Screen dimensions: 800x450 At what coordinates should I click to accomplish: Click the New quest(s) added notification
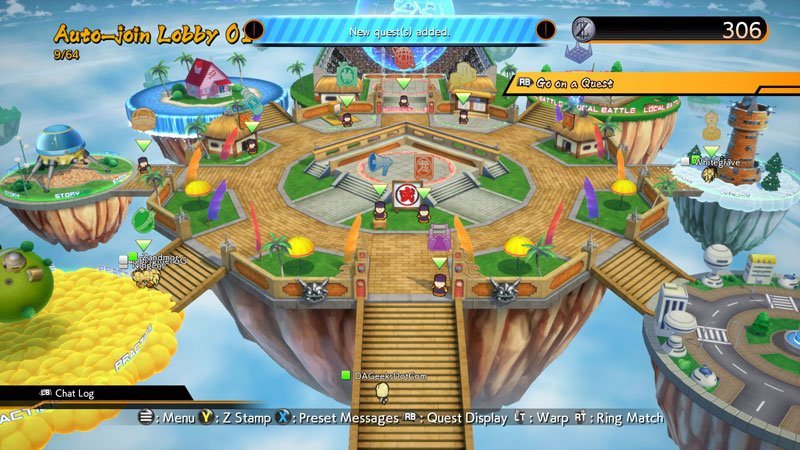tap(400, 31)
